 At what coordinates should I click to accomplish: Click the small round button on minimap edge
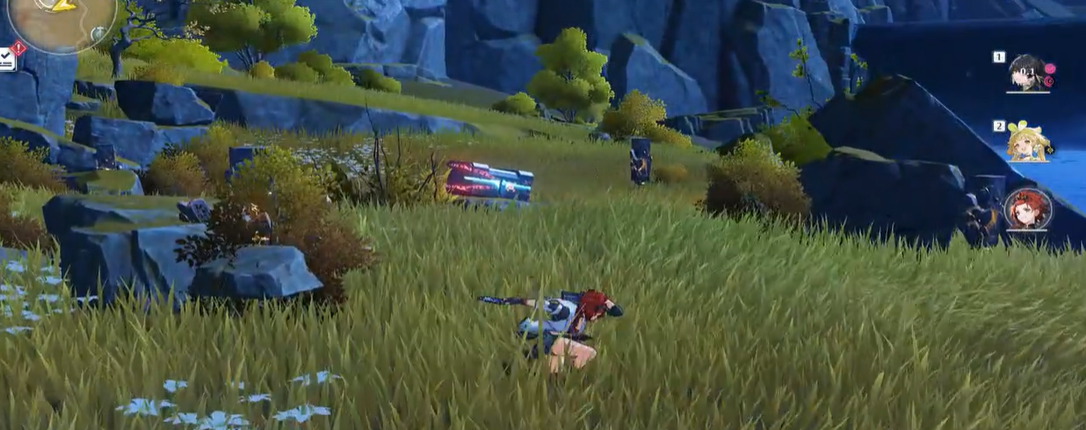99,35
